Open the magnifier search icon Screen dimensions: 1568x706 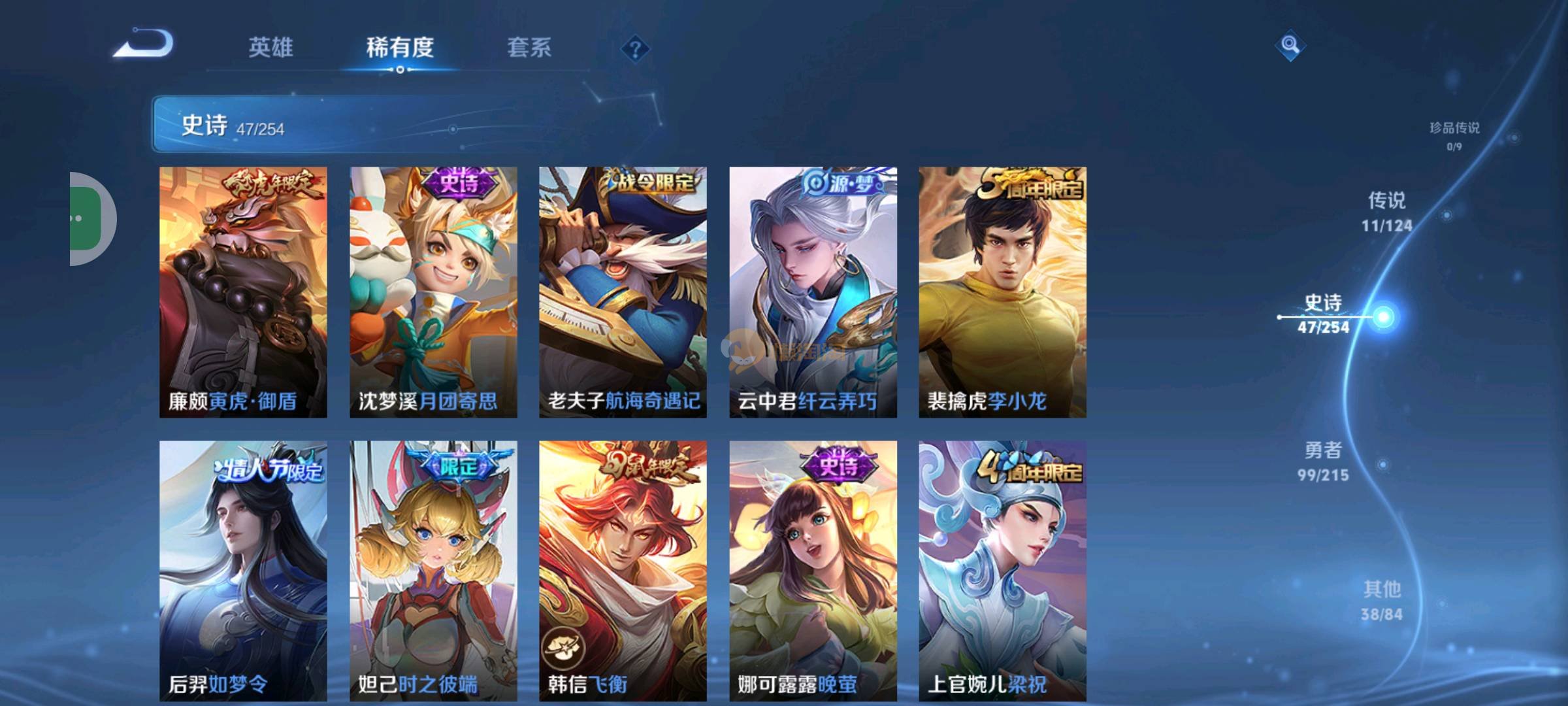pos(1290,45)
